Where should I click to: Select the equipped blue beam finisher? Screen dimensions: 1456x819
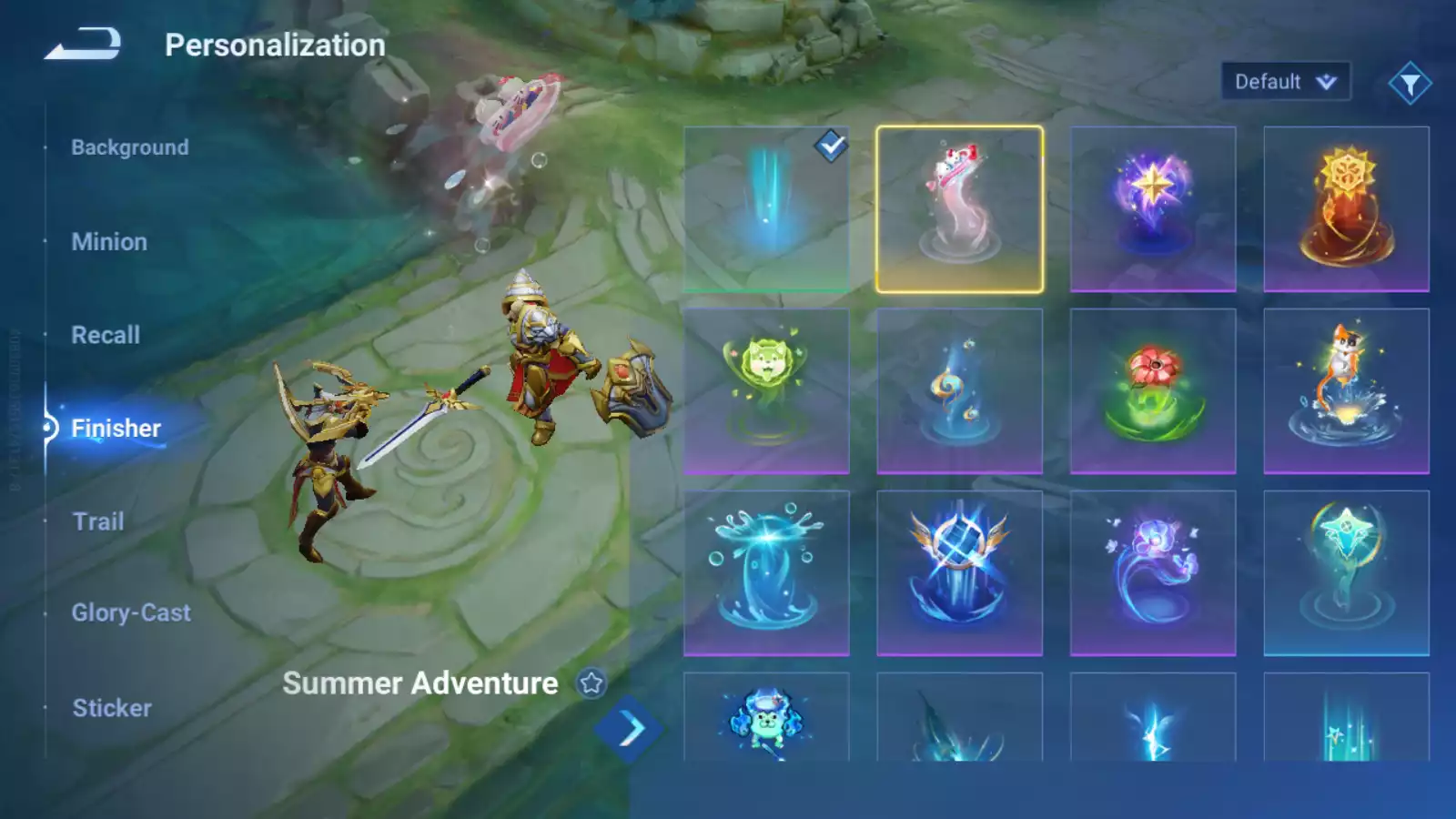[x=766, y=209]
